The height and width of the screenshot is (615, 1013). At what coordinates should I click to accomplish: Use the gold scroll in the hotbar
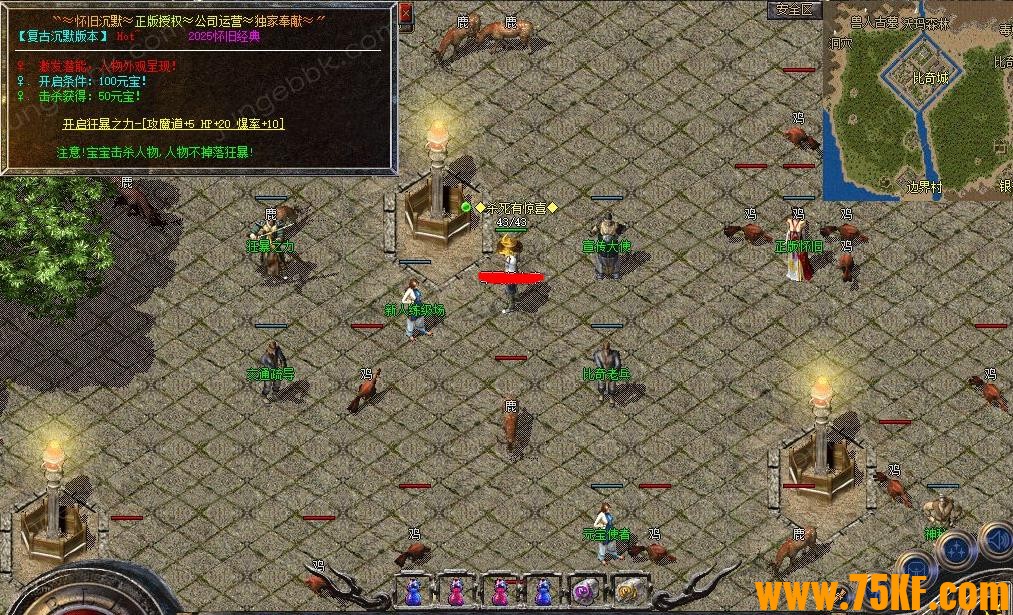click(x=627, y=591)
